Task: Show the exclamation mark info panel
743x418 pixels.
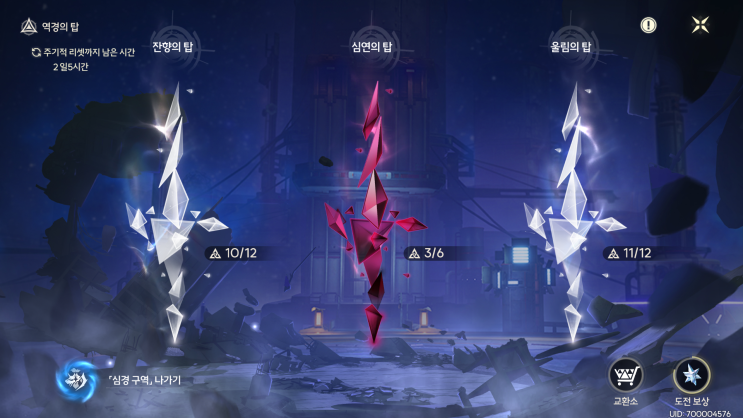Action: point(649,25)
